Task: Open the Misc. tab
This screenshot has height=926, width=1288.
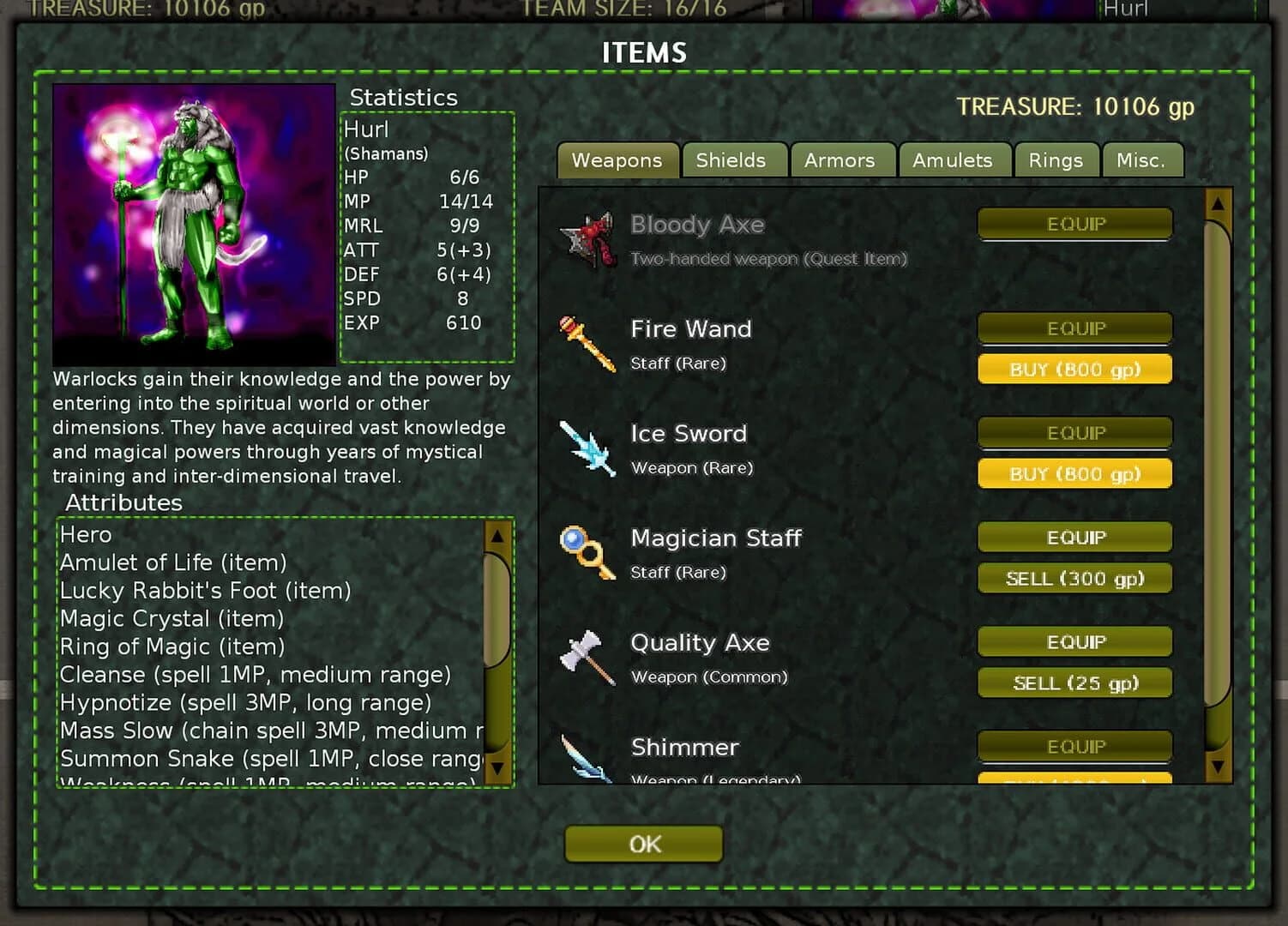Action: 1142,160
